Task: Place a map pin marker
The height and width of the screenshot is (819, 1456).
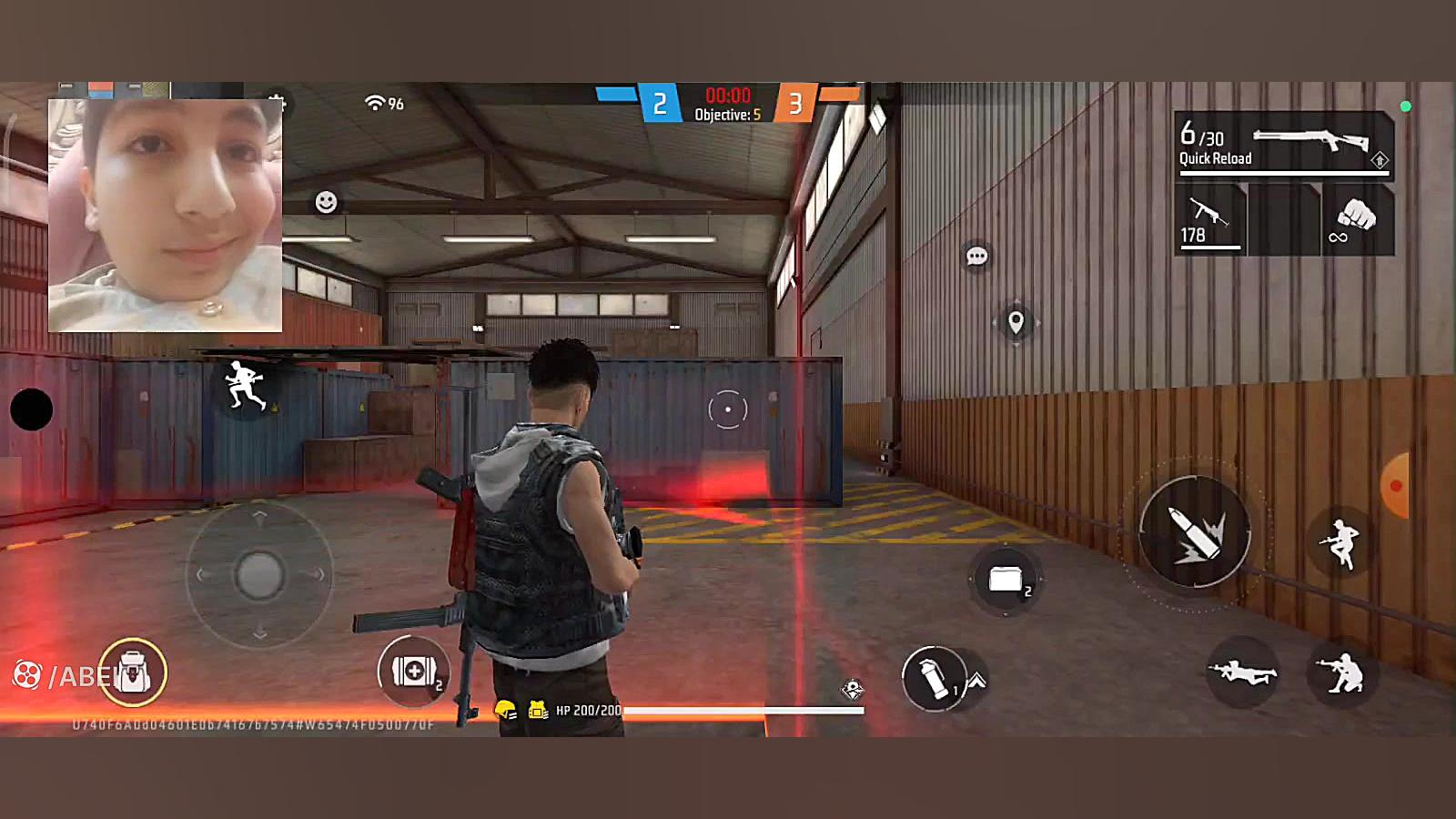Action: tap(1016, 322)
